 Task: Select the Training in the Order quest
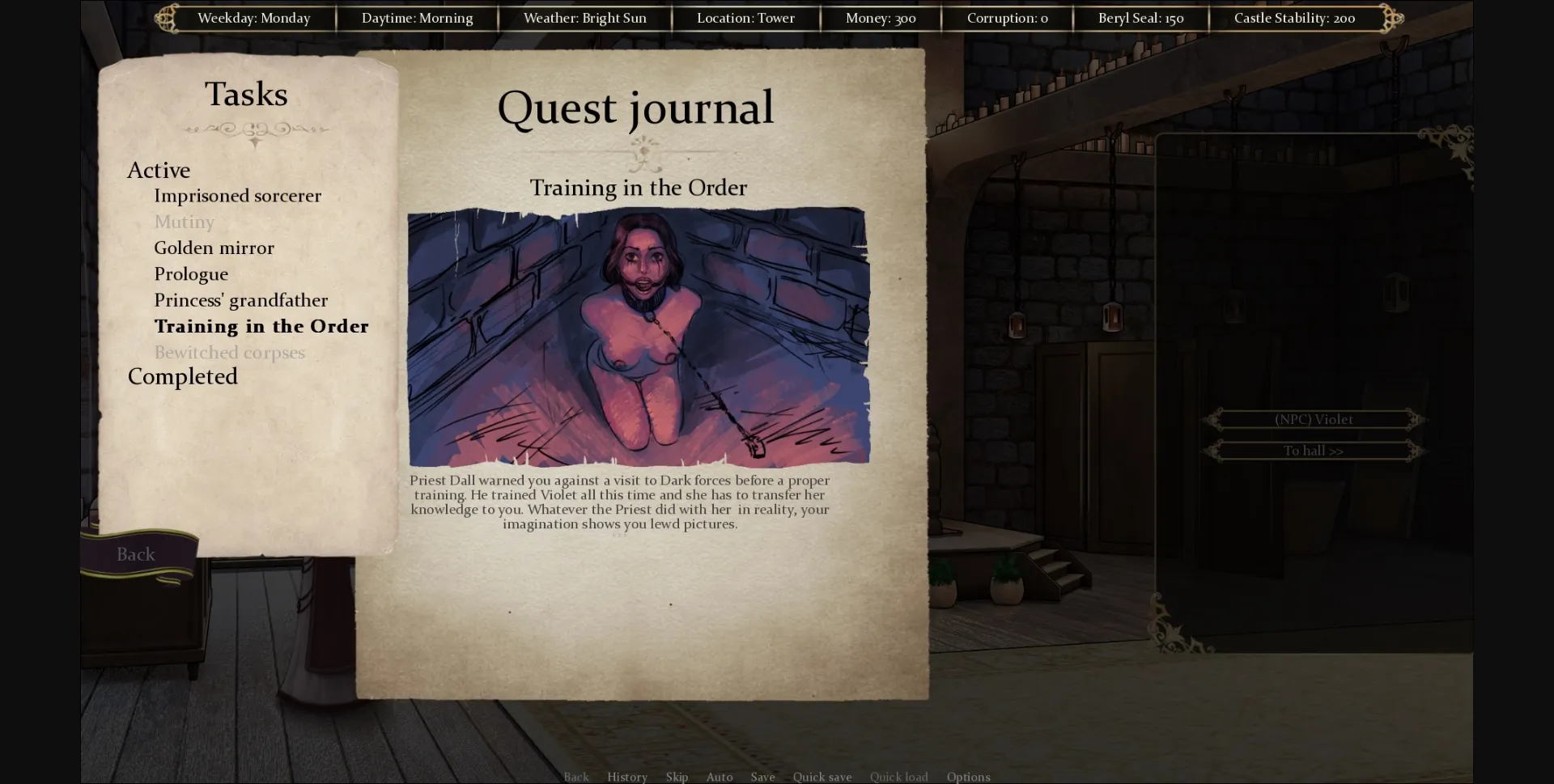point(261,326)
